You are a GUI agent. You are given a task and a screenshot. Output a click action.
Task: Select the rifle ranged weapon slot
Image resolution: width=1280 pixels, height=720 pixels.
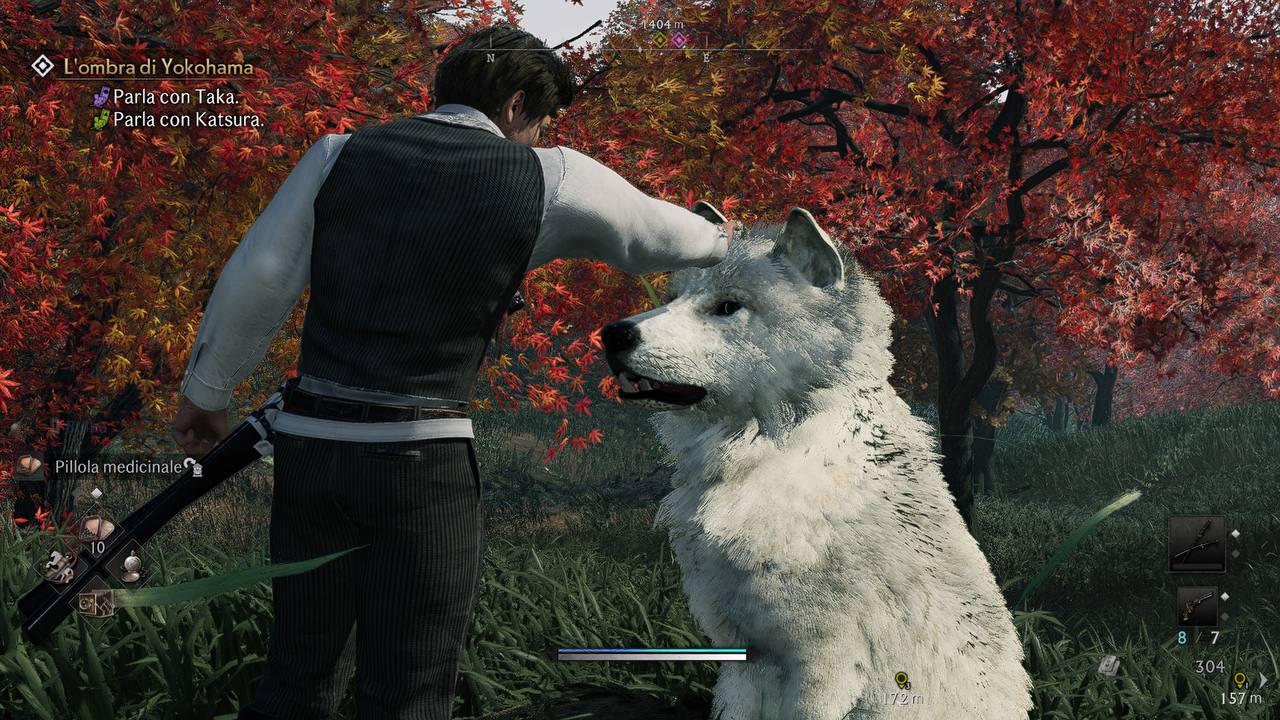click(x=1196, y=543)
